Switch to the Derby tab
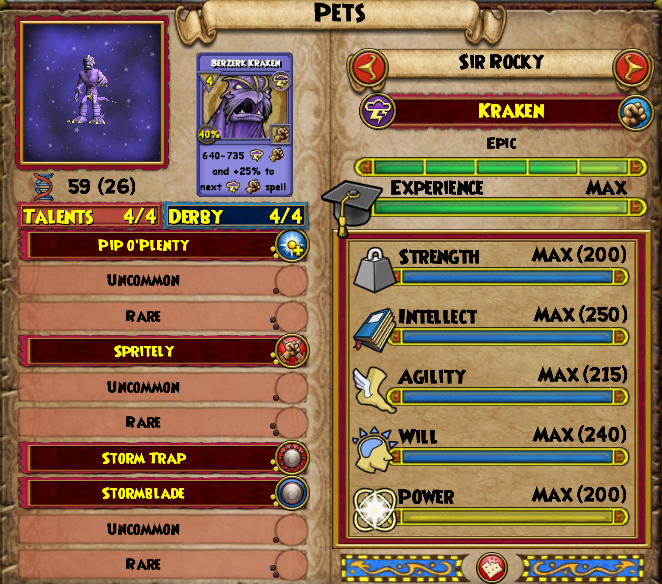The image size is (662, 584). point(236,216)
